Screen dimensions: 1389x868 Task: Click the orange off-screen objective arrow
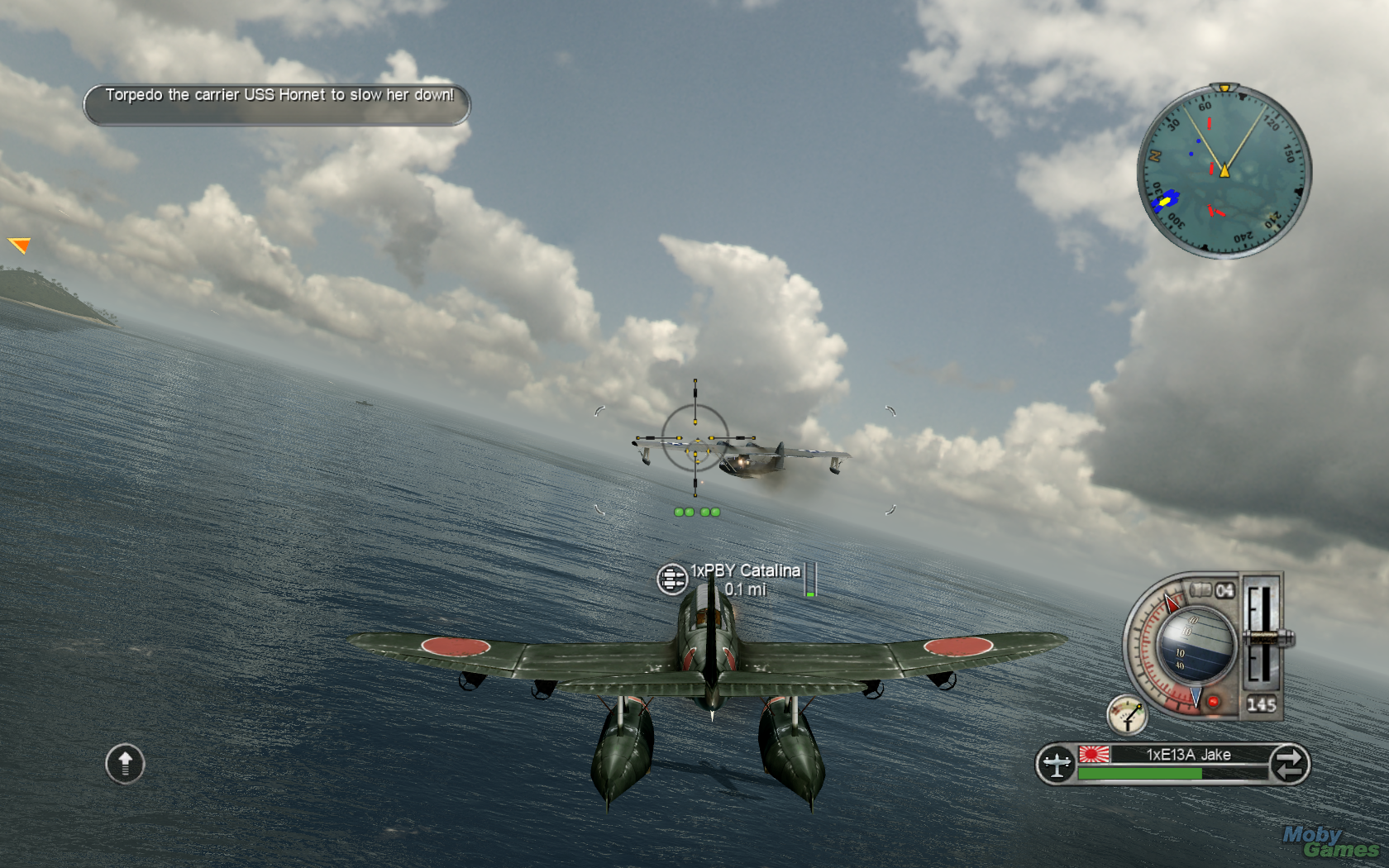pyautogui.click(x=19, y=245)
